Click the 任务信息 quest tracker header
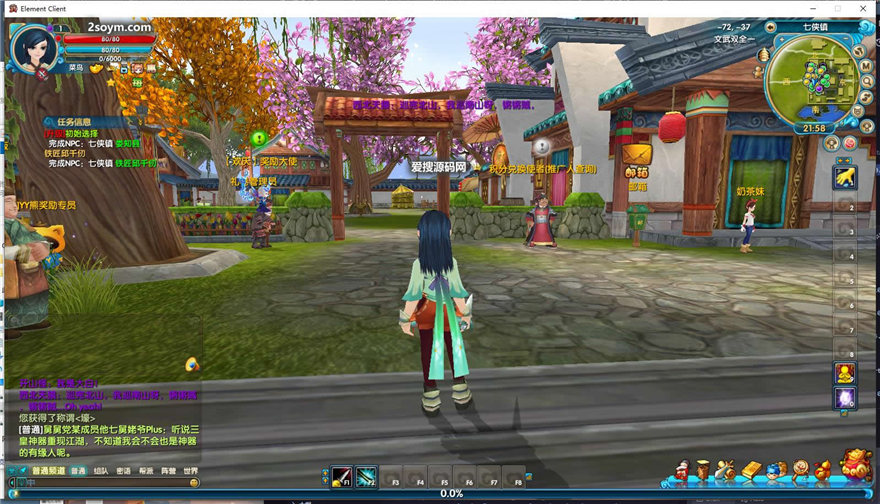 click(74, 123)
